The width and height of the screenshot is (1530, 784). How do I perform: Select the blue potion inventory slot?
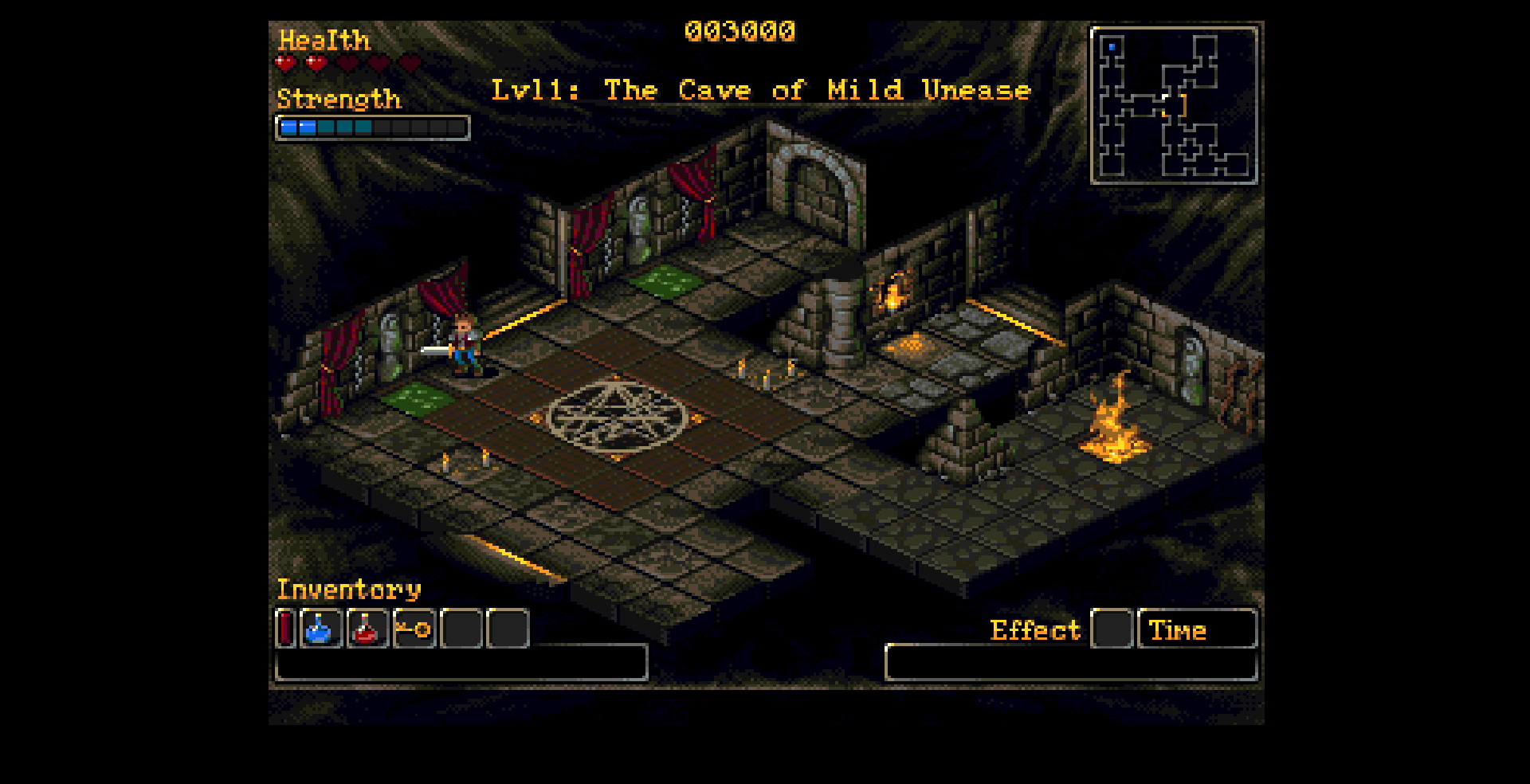321,629
